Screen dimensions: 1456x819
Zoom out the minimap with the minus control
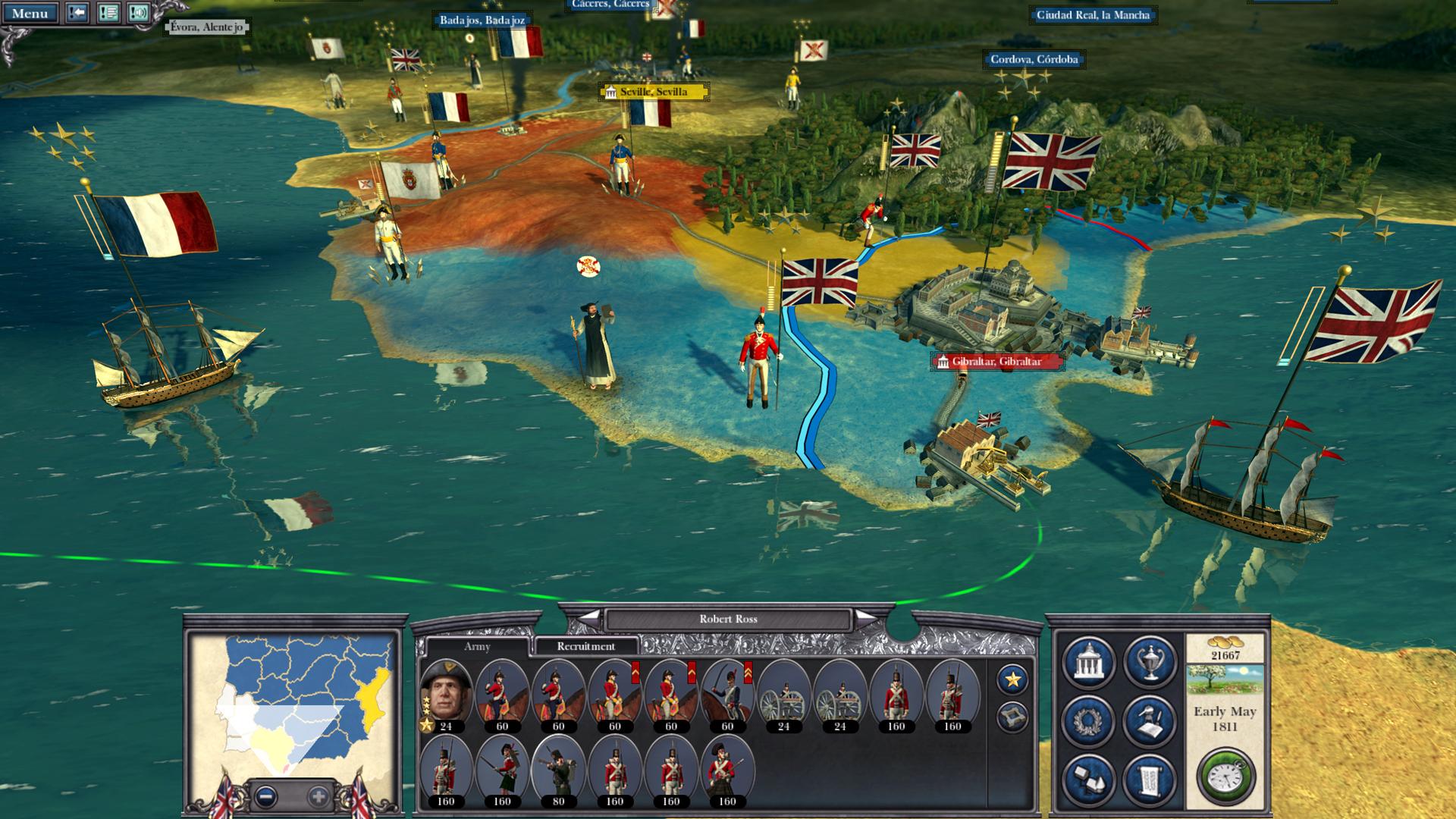(267, 797)
